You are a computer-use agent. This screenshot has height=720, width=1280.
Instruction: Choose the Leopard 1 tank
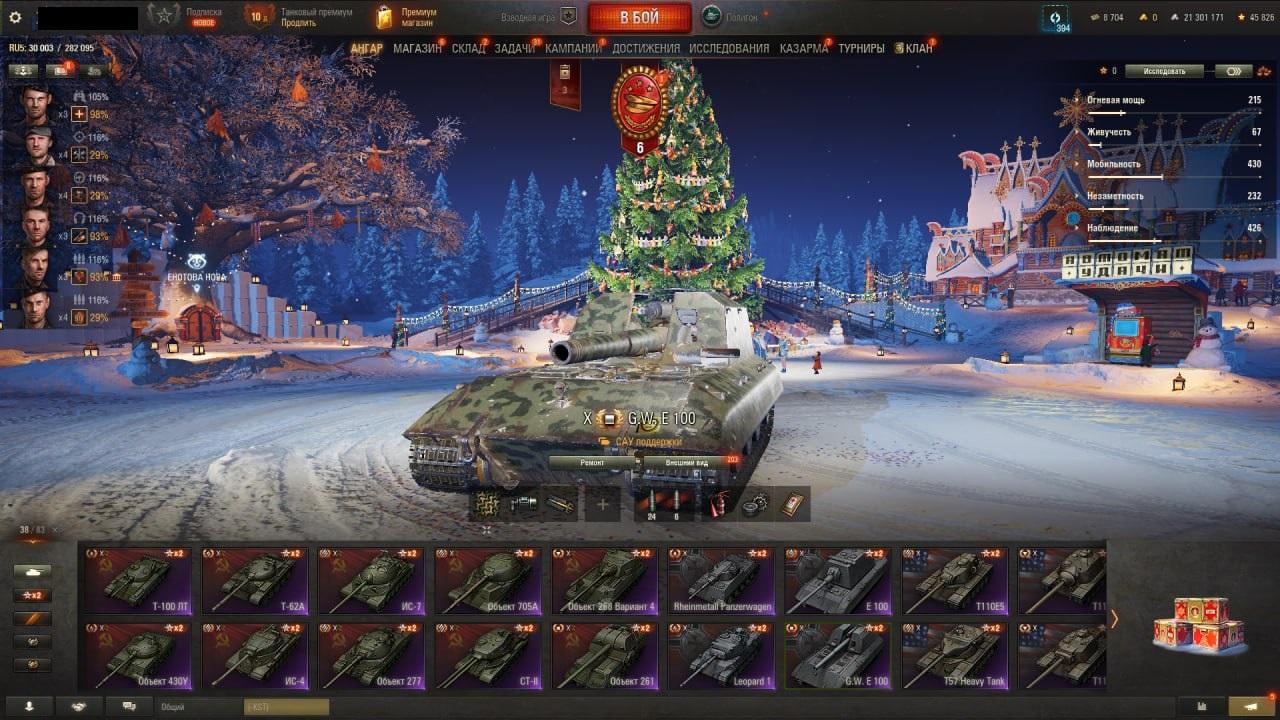(721, 655)
